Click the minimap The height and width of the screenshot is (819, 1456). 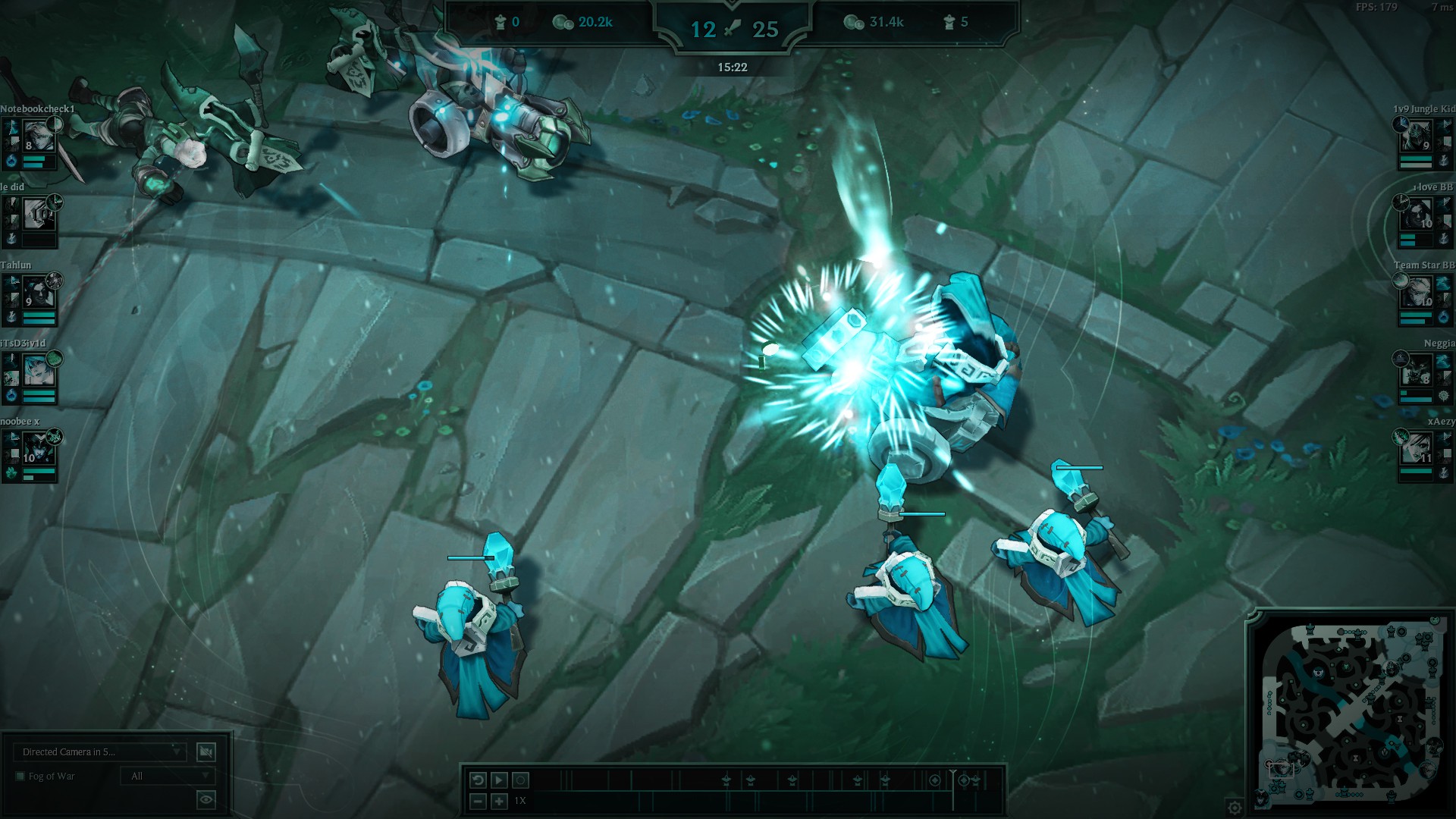click(1350, 713)
